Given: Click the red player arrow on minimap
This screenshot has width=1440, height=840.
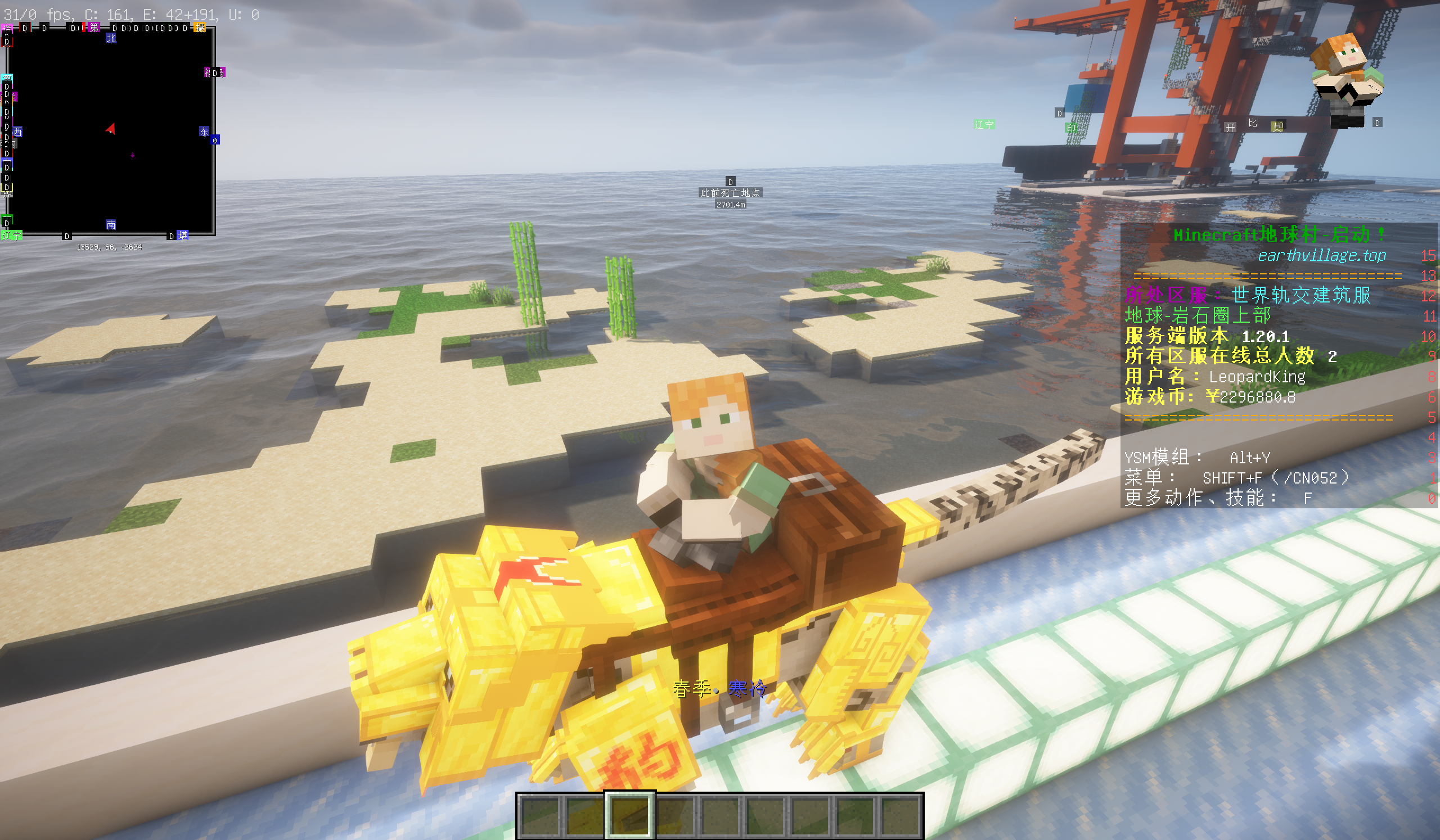Looking at the screenshot, I should [x=111, y=129].
